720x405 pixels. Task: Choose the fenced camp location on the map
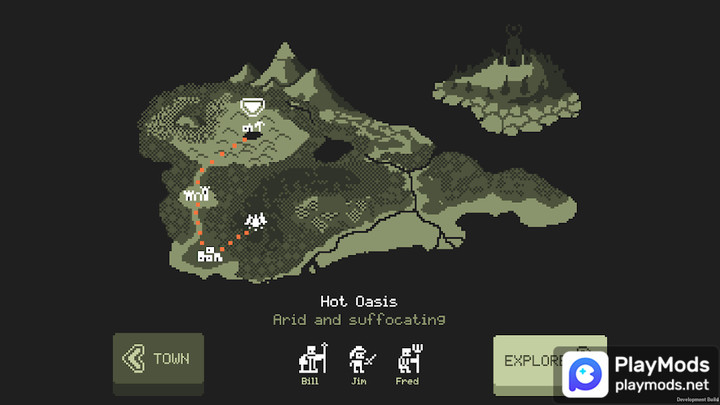pyautogui.click(x=196, y=195)
